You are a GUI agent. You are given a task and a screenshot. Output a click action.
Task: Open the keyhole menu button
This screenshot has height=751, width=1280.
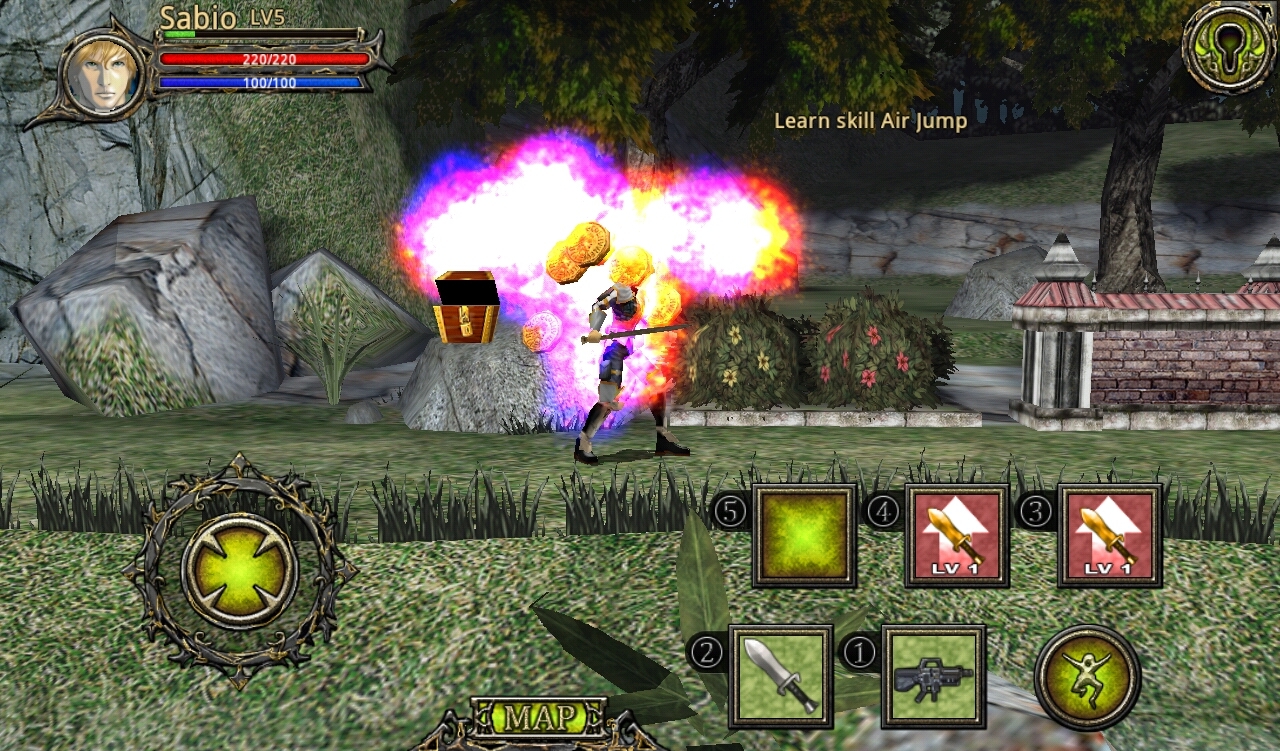tap(1229, 47)
